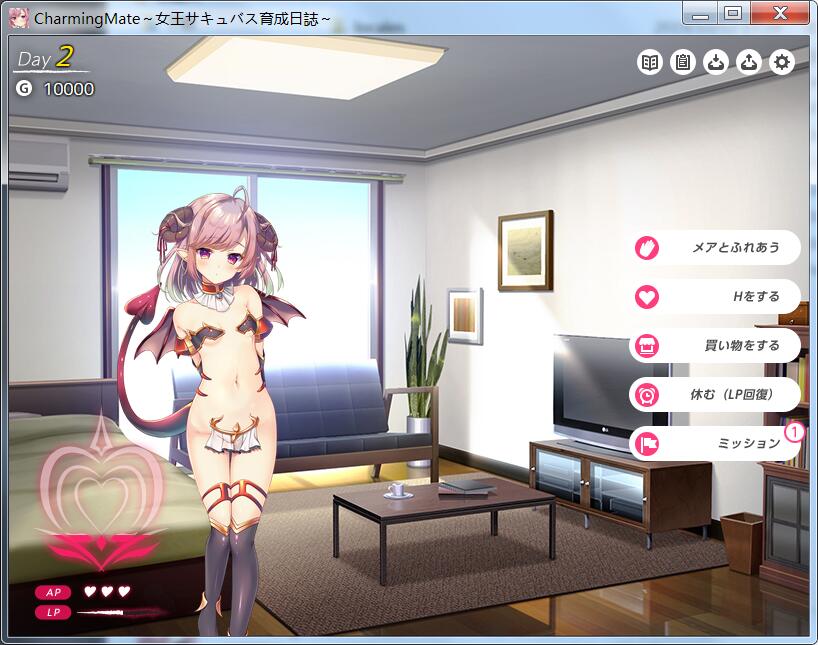Open the gear settings icon

coord(782,62)
